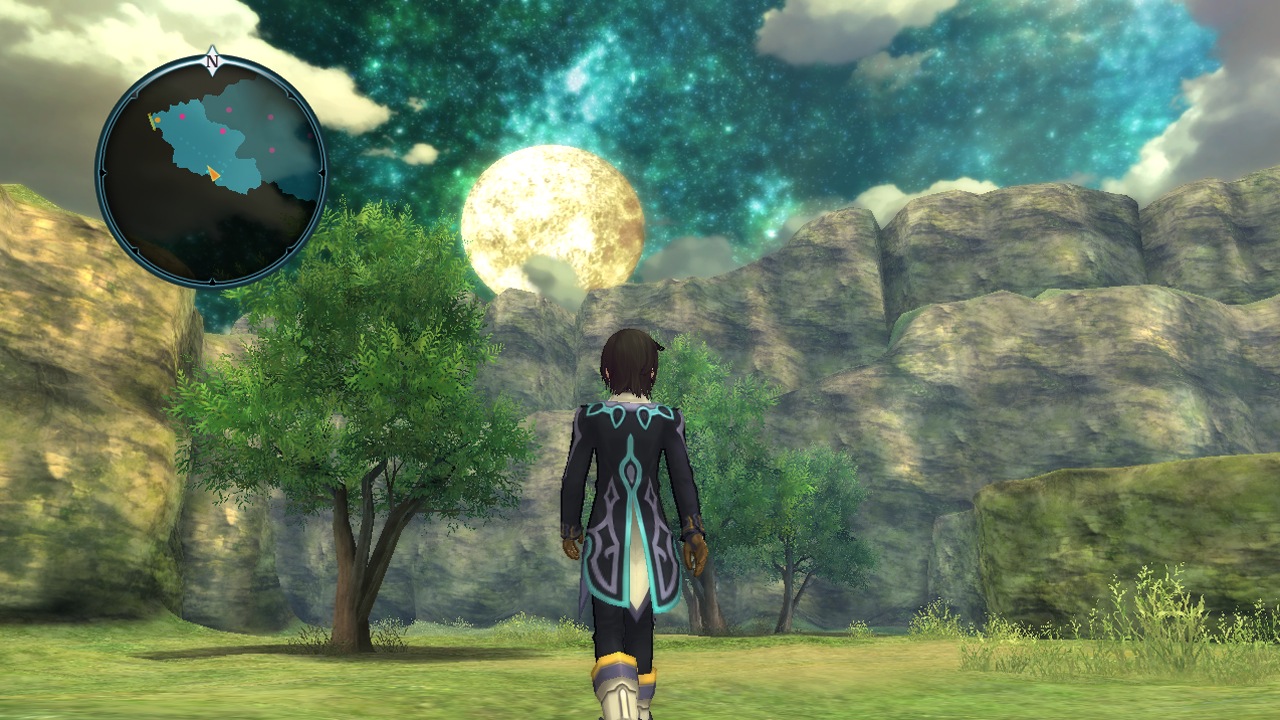The image size is (1280, 720).
Task: Click the minimap's right edge compass notch
Action: (x=320, y=170)
